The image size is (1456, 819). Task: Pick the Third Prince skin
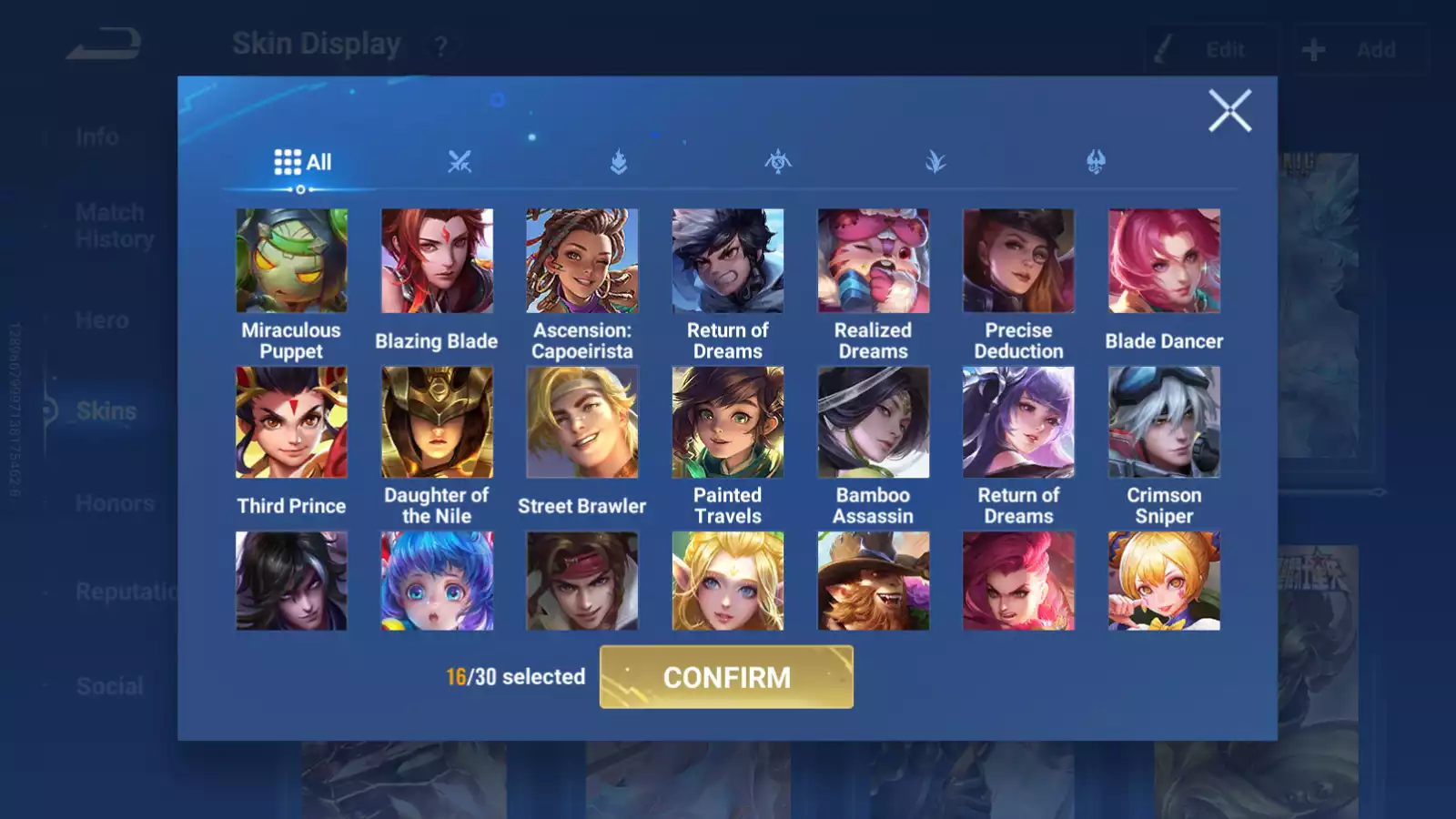291,422
